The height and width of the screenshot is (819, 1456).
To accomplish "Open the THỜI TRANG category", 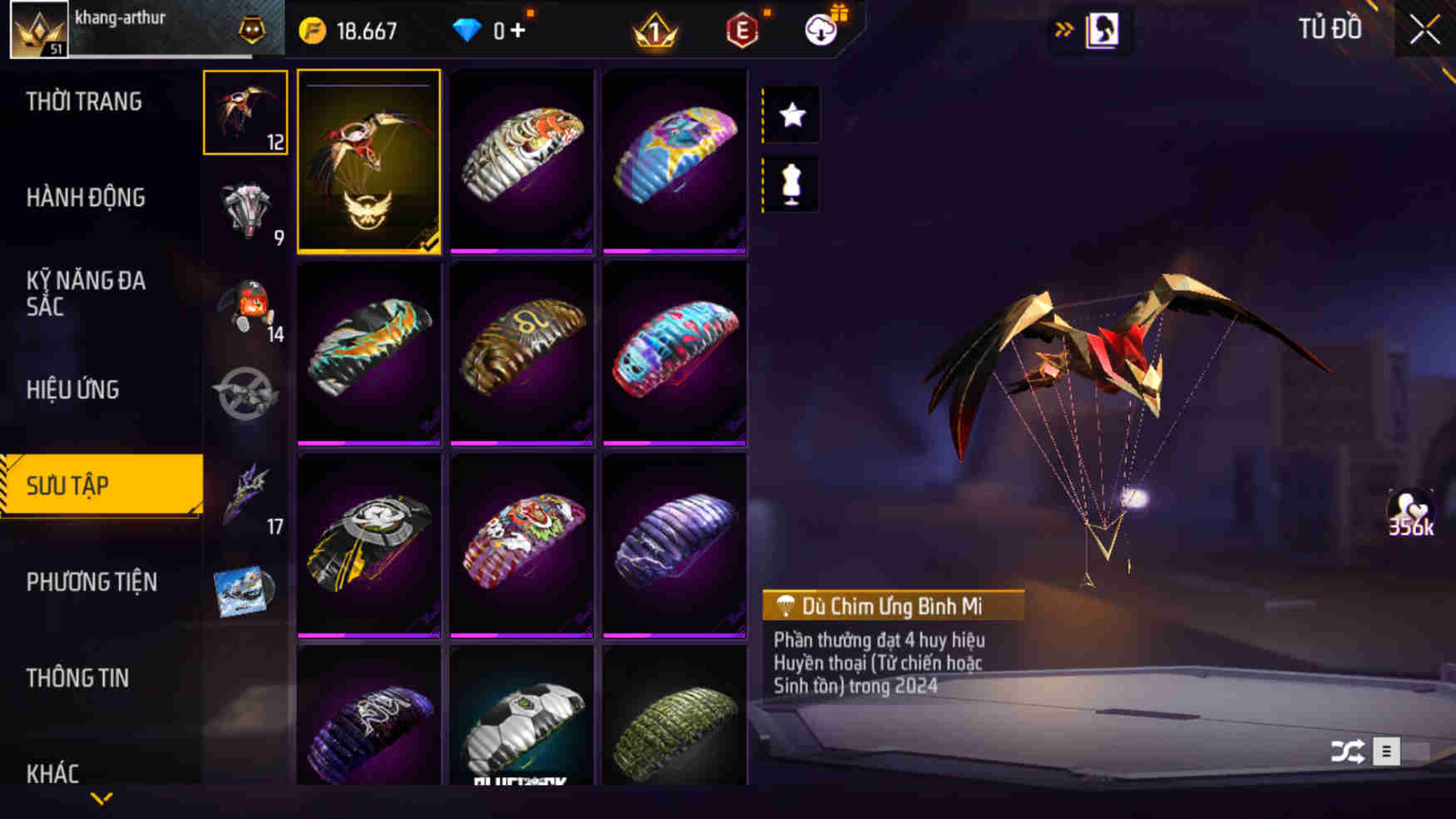I will [83, 101].
